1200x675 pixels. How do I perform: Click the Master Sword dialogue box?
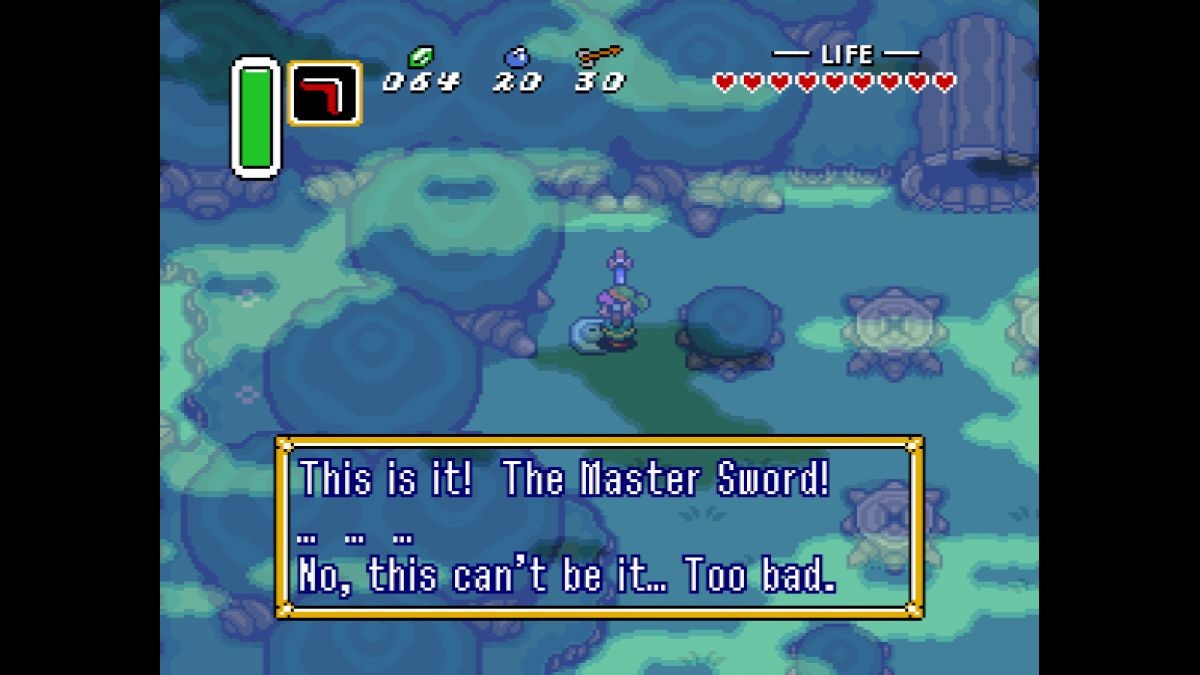coord(599,527)
